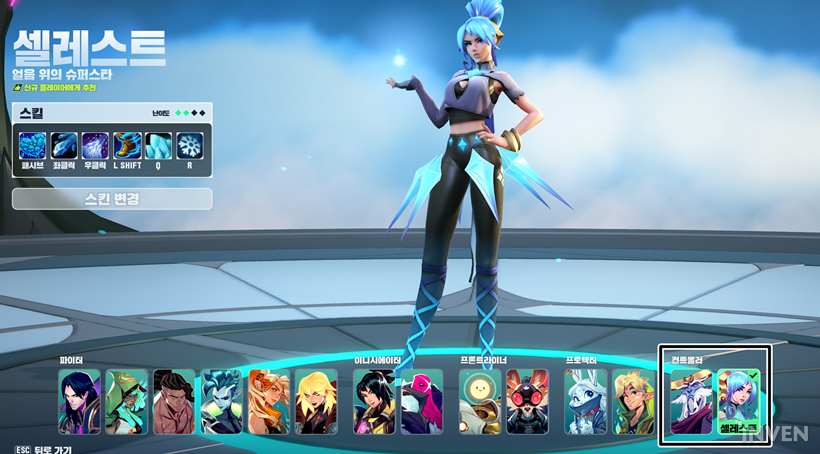This screenshot has height=454, width=820.
Task: Select the red-goggled gas mask frontliner
Action: point(527,402)
